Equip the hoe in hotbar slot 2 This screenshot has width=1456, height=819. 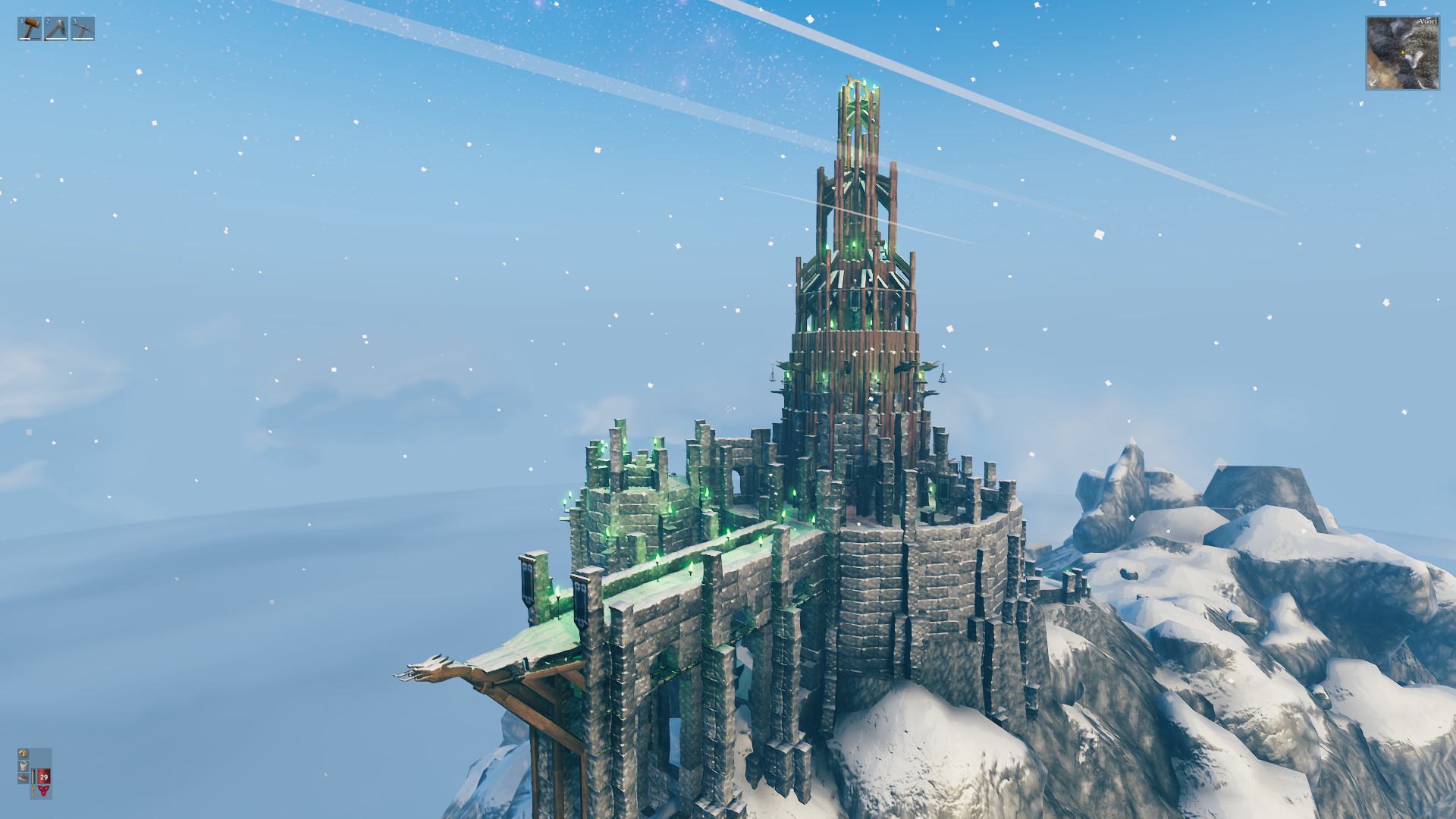coord(55,29)
